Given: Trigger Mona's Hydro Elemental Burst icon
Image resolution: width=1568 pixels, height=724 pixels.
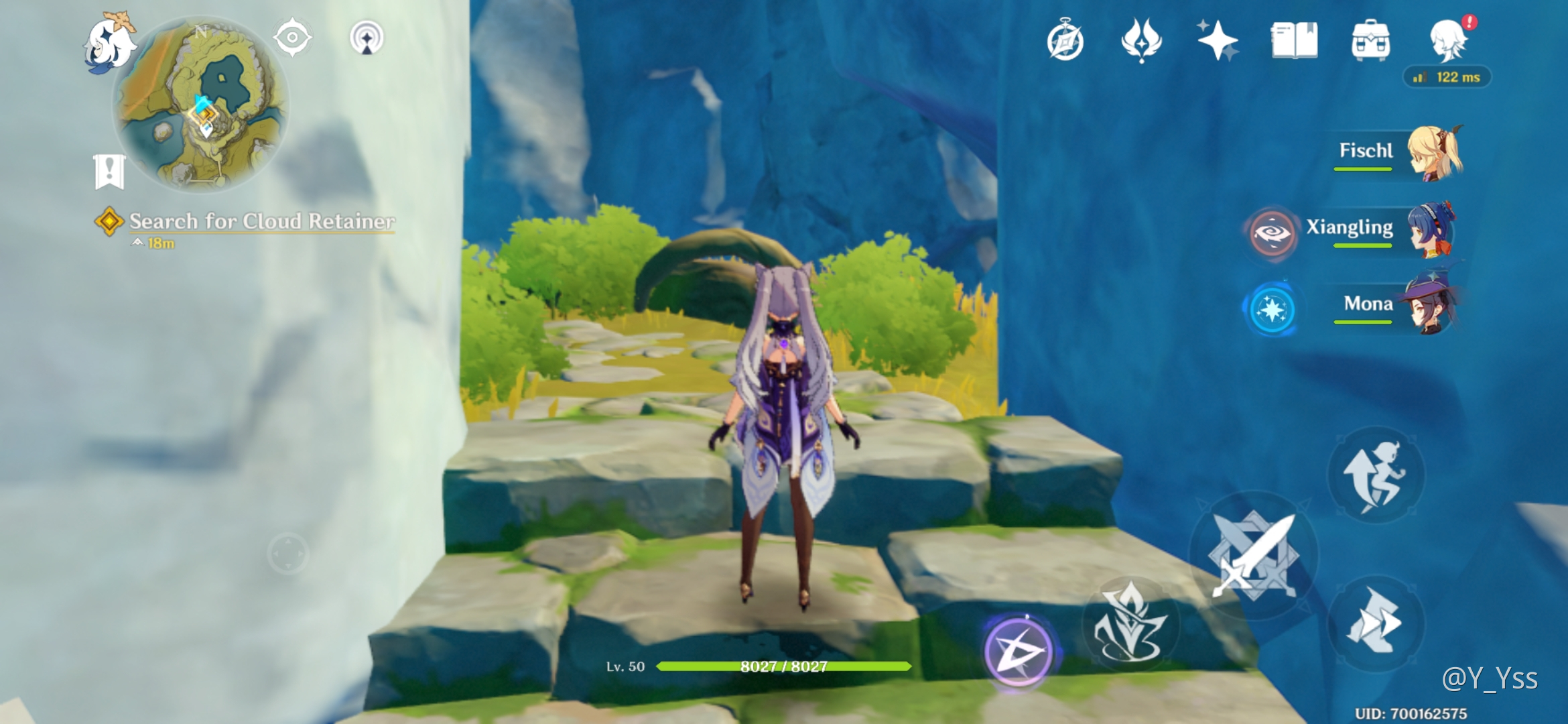Looking at the screenshot, I should (x=1271, y=310).
